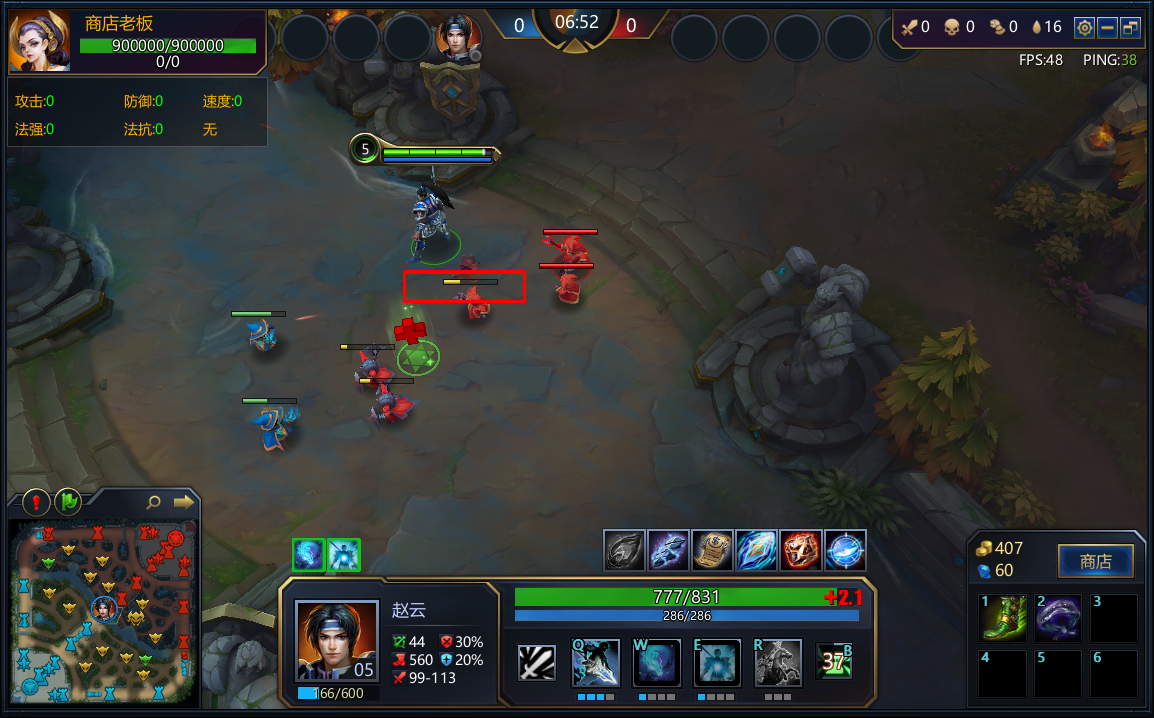Activate the B recall ability
This screenshot has height=718, width=1154.
(x=834, y=662)
